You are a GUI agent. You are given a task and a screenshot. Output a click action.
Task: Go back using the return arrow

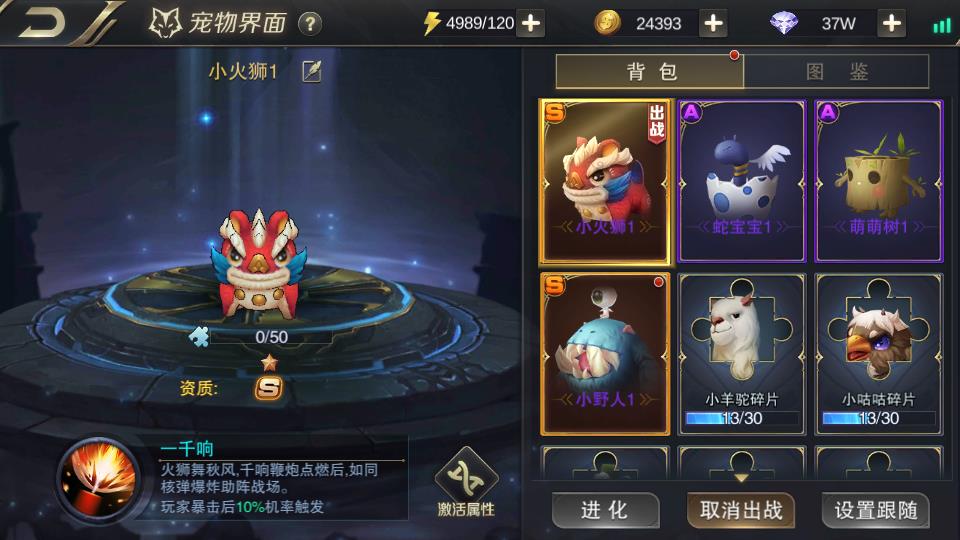coord(42,22)
